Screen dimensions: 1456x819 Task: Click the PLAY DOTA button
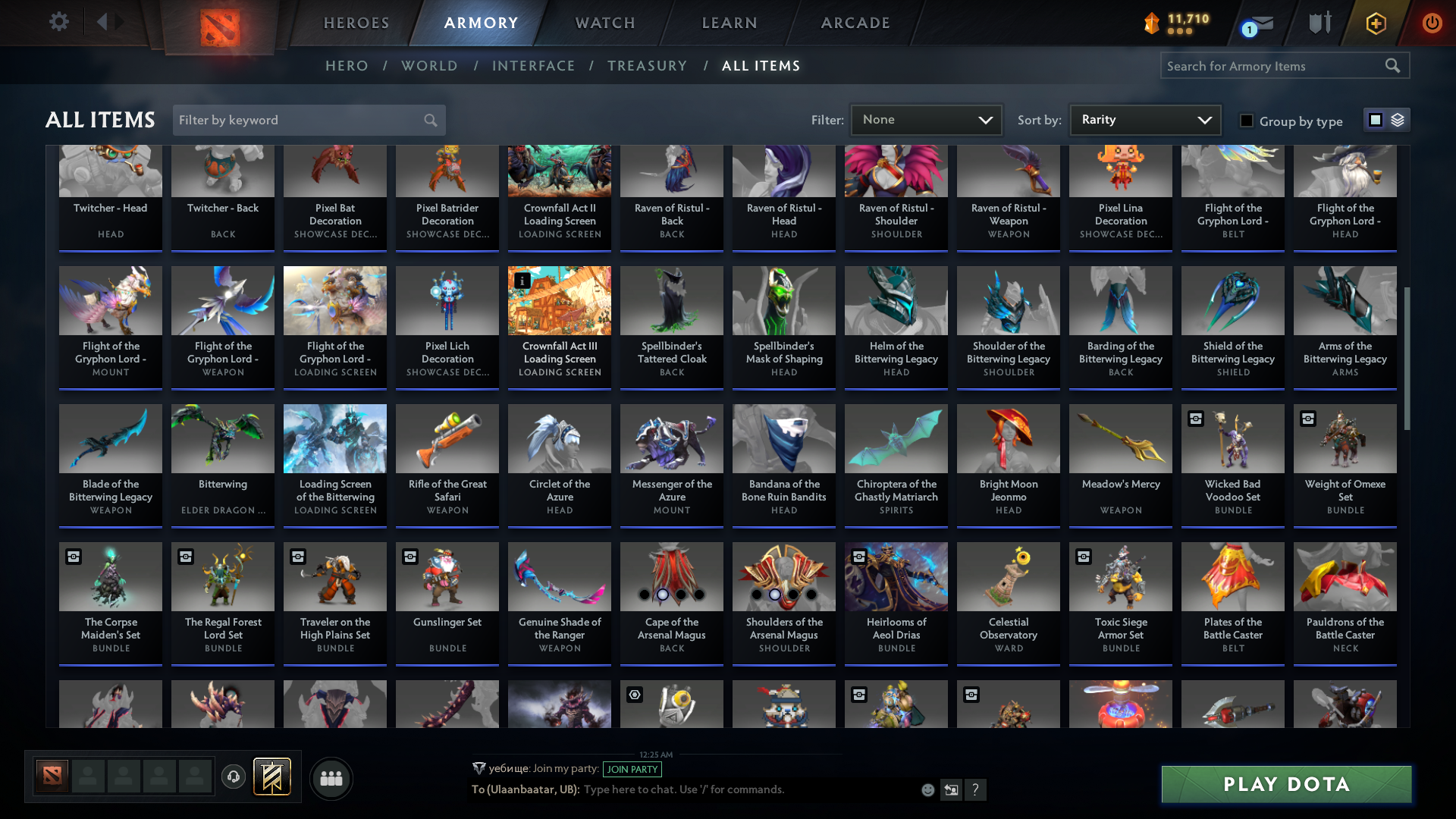coord(1285,784)
